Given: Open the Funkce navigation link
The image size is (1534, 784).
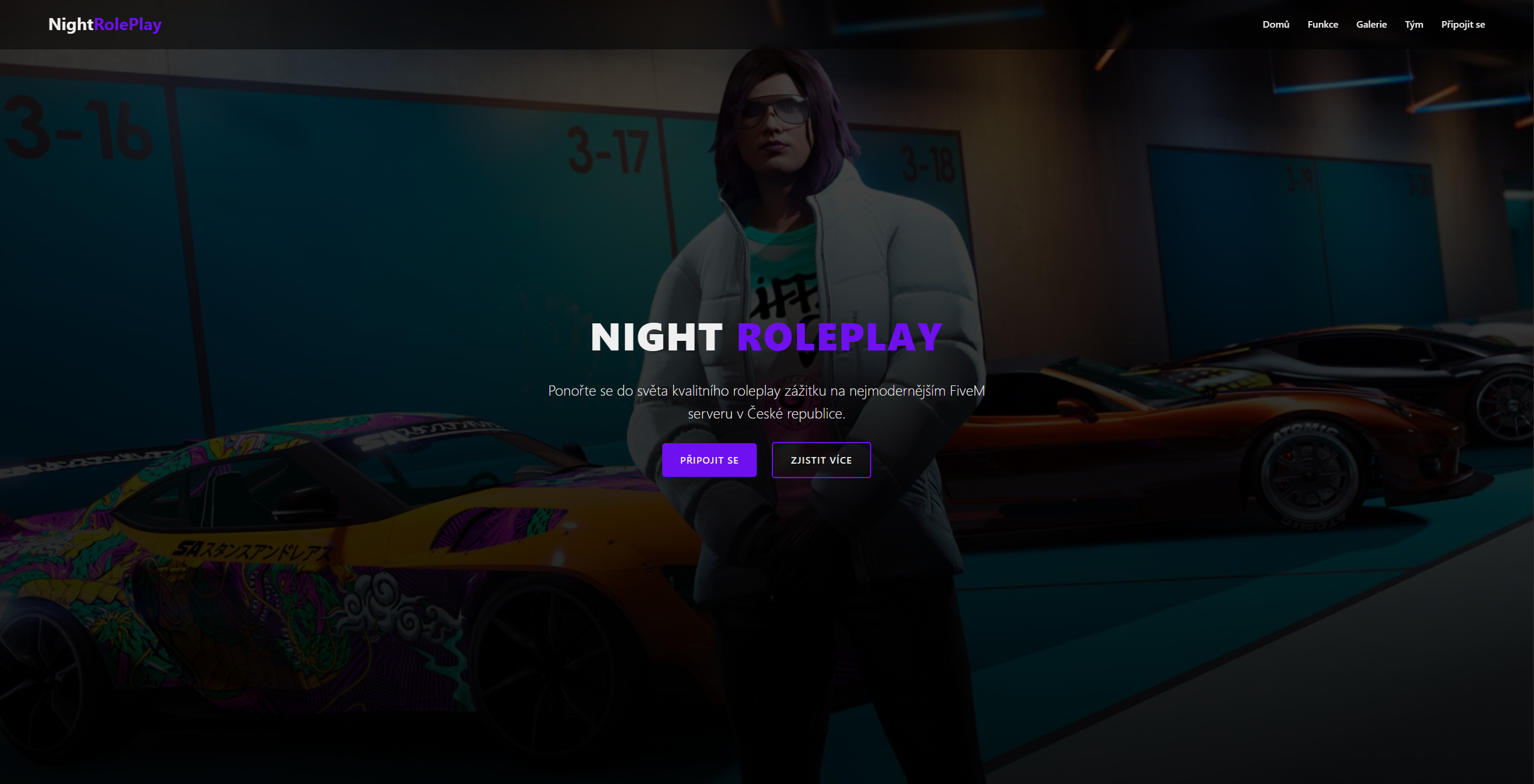Looking at the screenshot, I should click(x=1322, y=24).
